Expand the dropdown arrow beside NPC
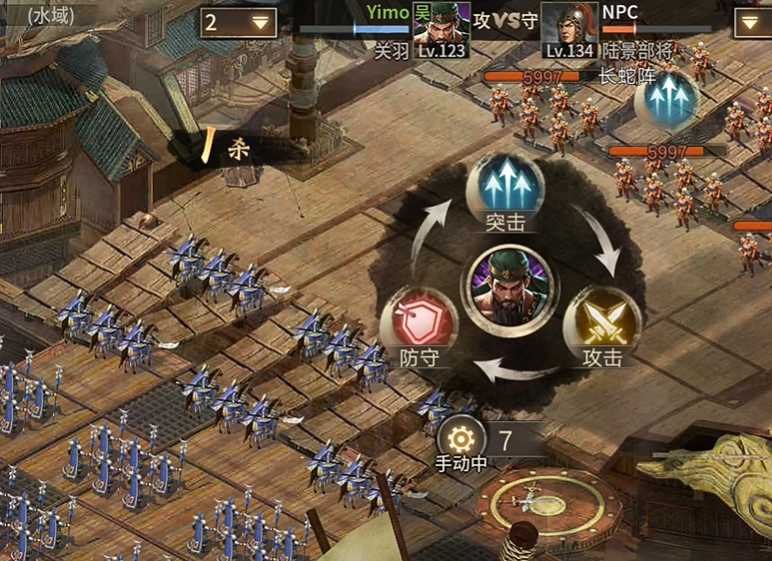Viewport: 772px width, 561px height. pos(752,22)
